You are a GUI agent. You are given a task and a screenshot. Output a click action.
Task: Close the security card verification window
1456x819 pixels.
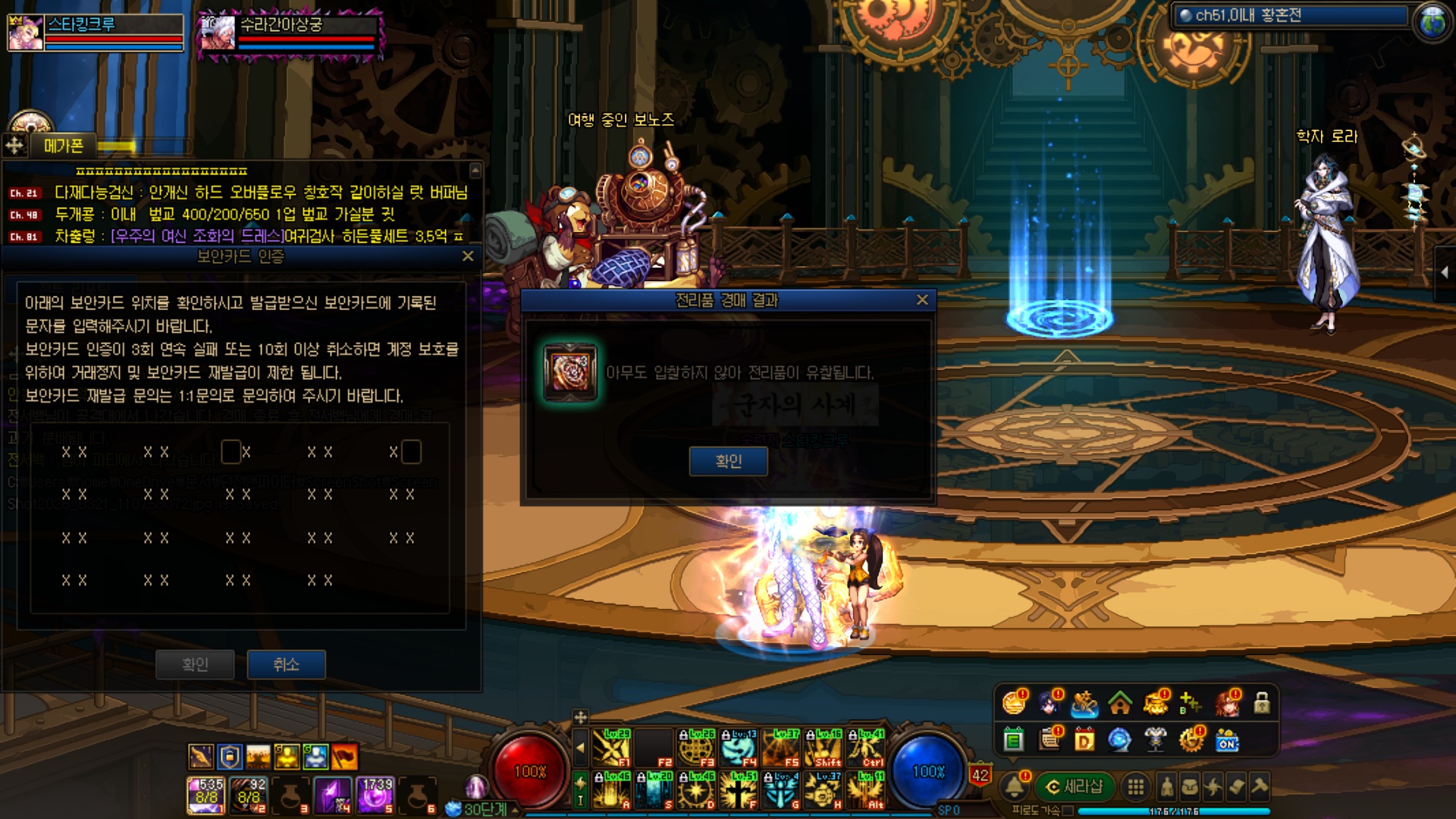[x=468, y=256]
